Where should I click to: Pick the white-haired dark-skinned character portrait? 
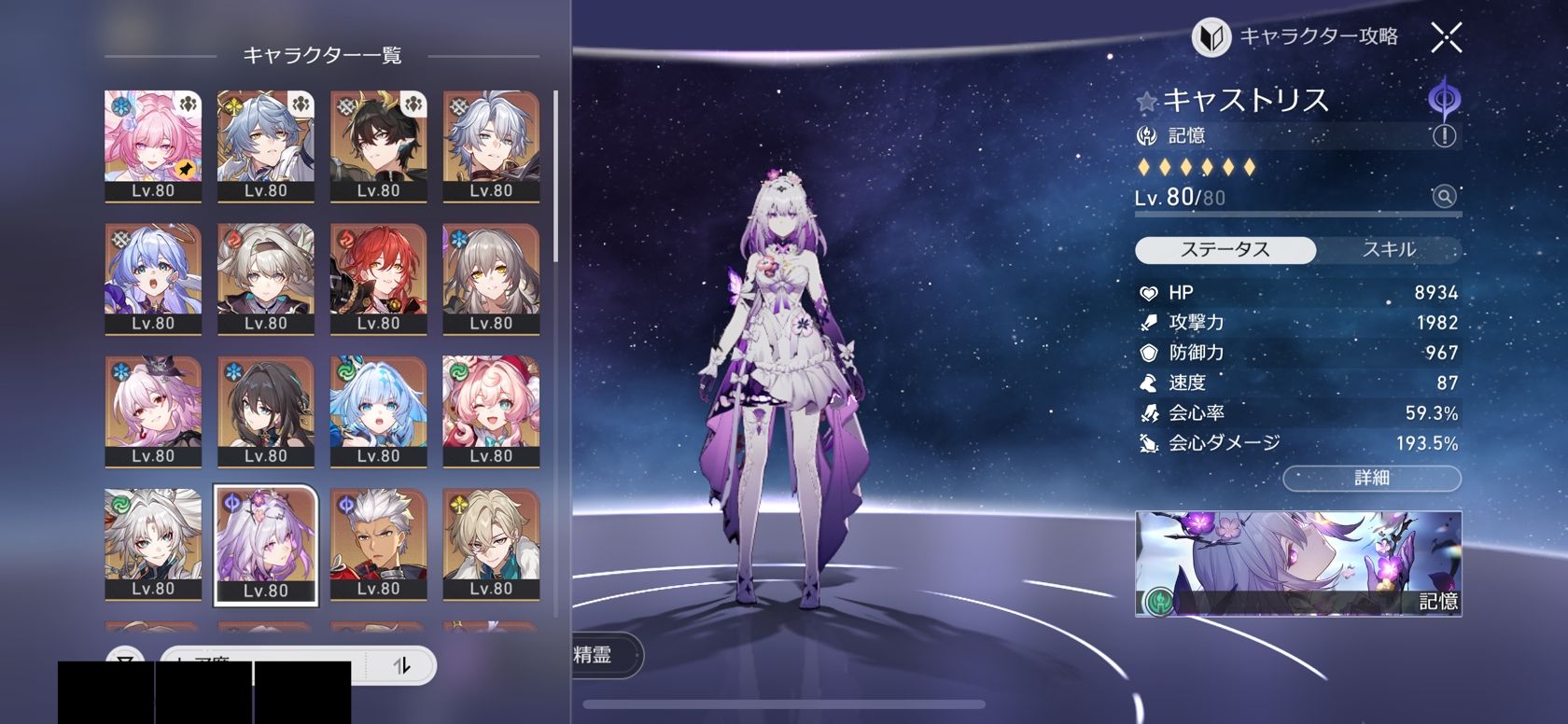pyautogui.click(x=378, y=543)
